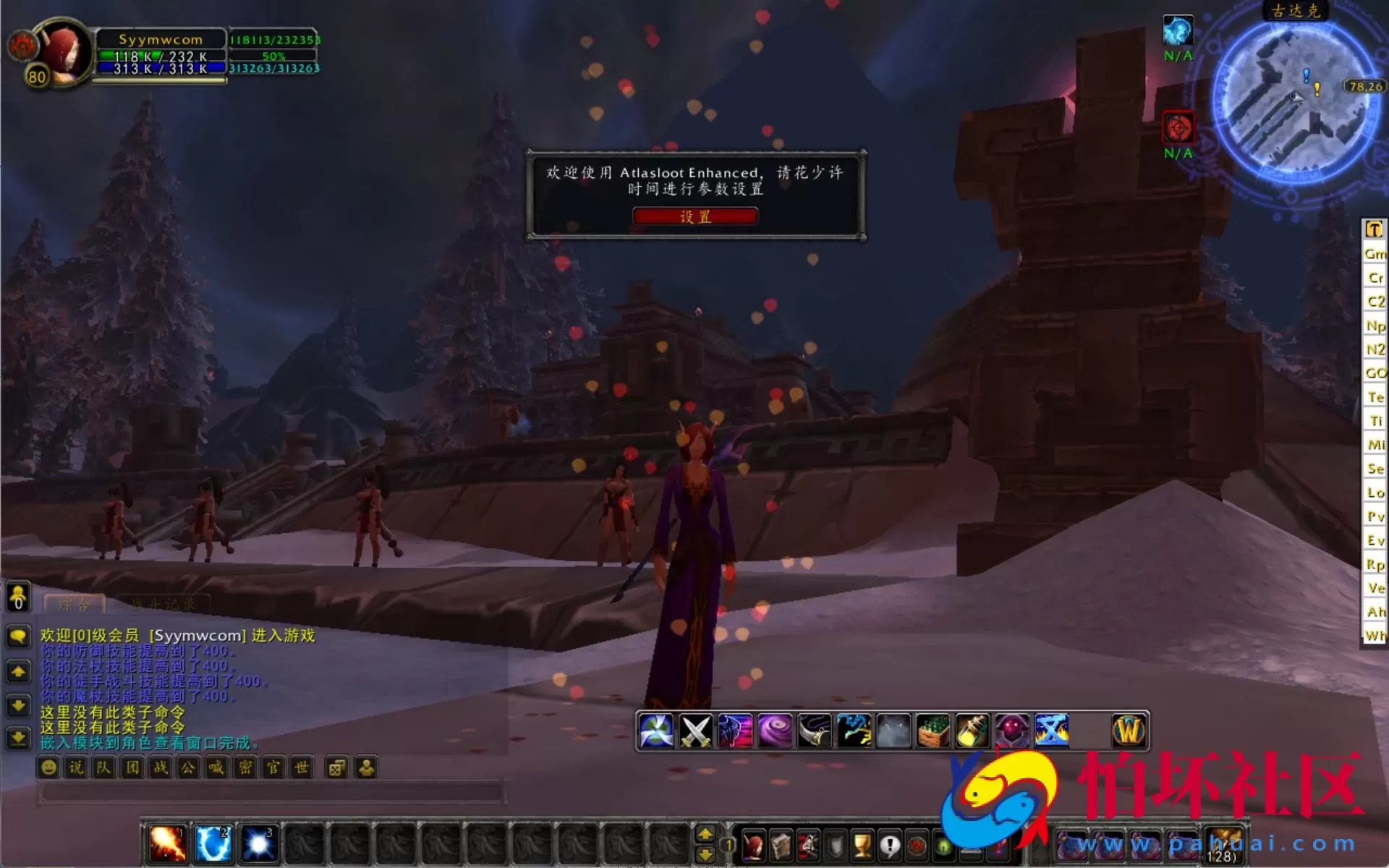Cast the fireball spell in slot 1

[165, 843]
